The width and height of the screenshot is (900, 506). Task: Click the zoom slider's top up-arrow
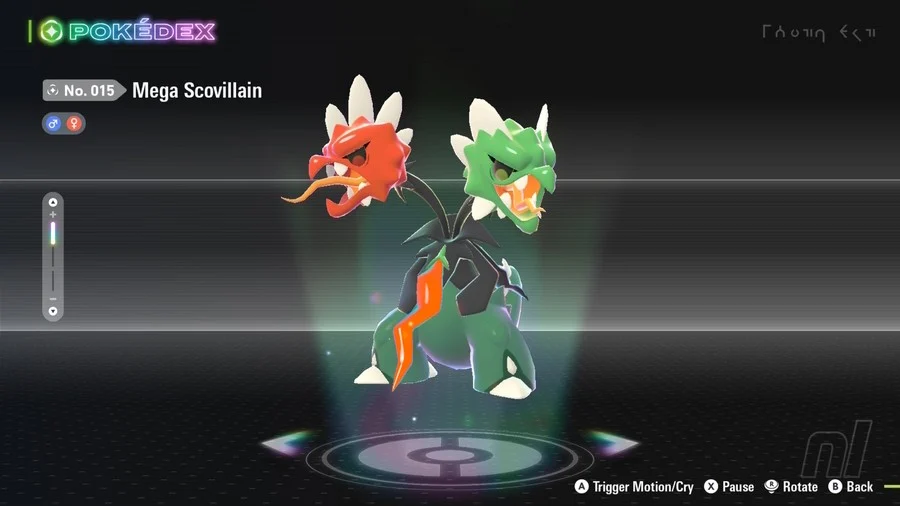(x=53, y=203)
